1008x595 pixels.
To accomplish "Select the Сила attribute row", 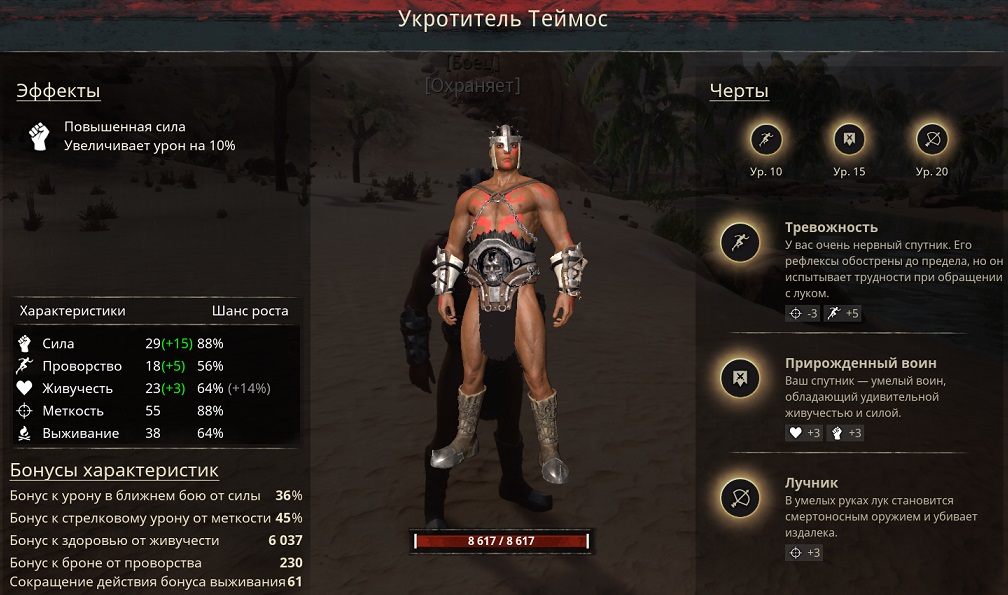I will click(155, 343).
